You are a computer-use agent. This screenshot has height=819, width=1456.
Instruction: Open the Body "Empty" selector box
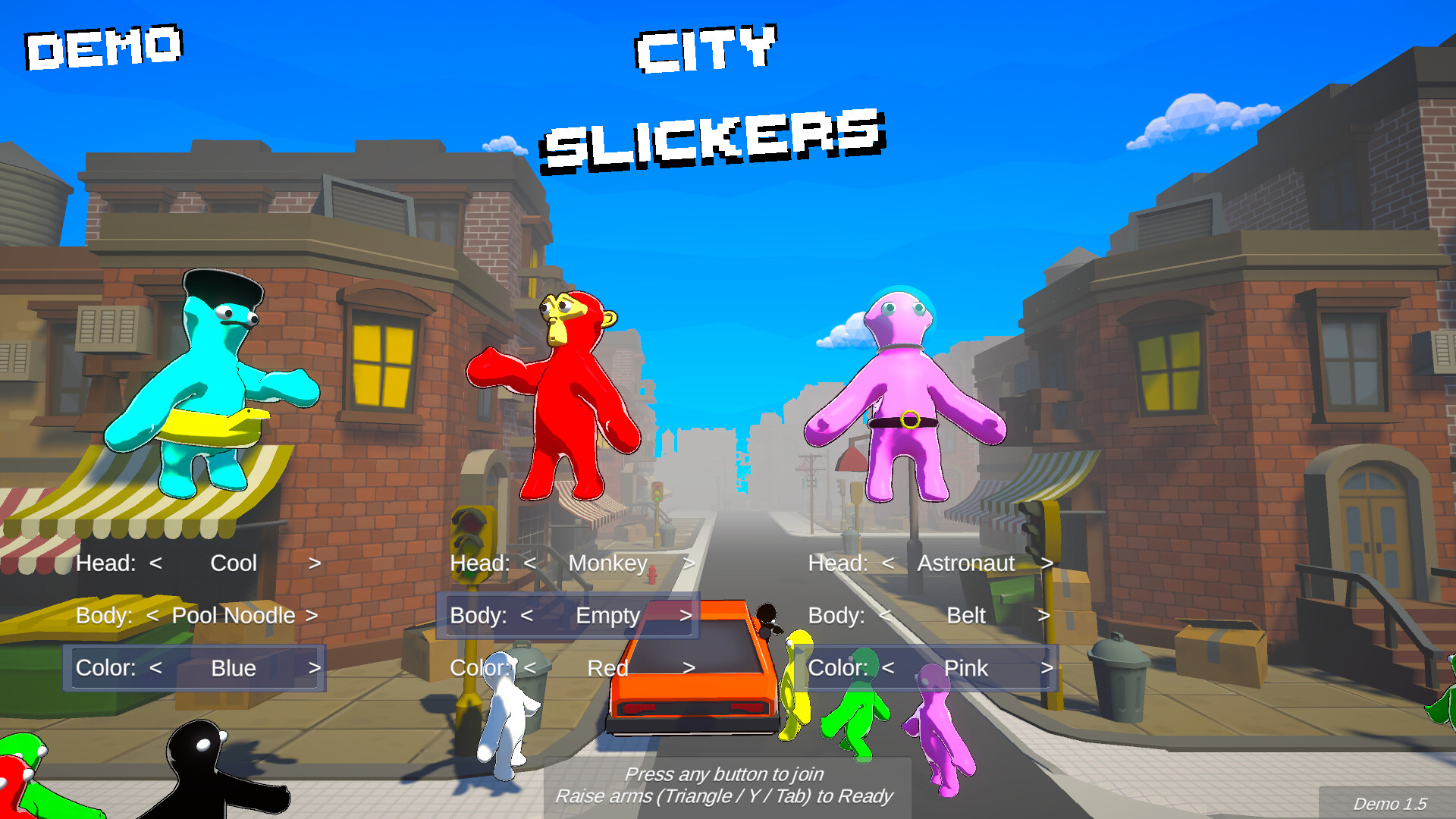pos(567,616)
